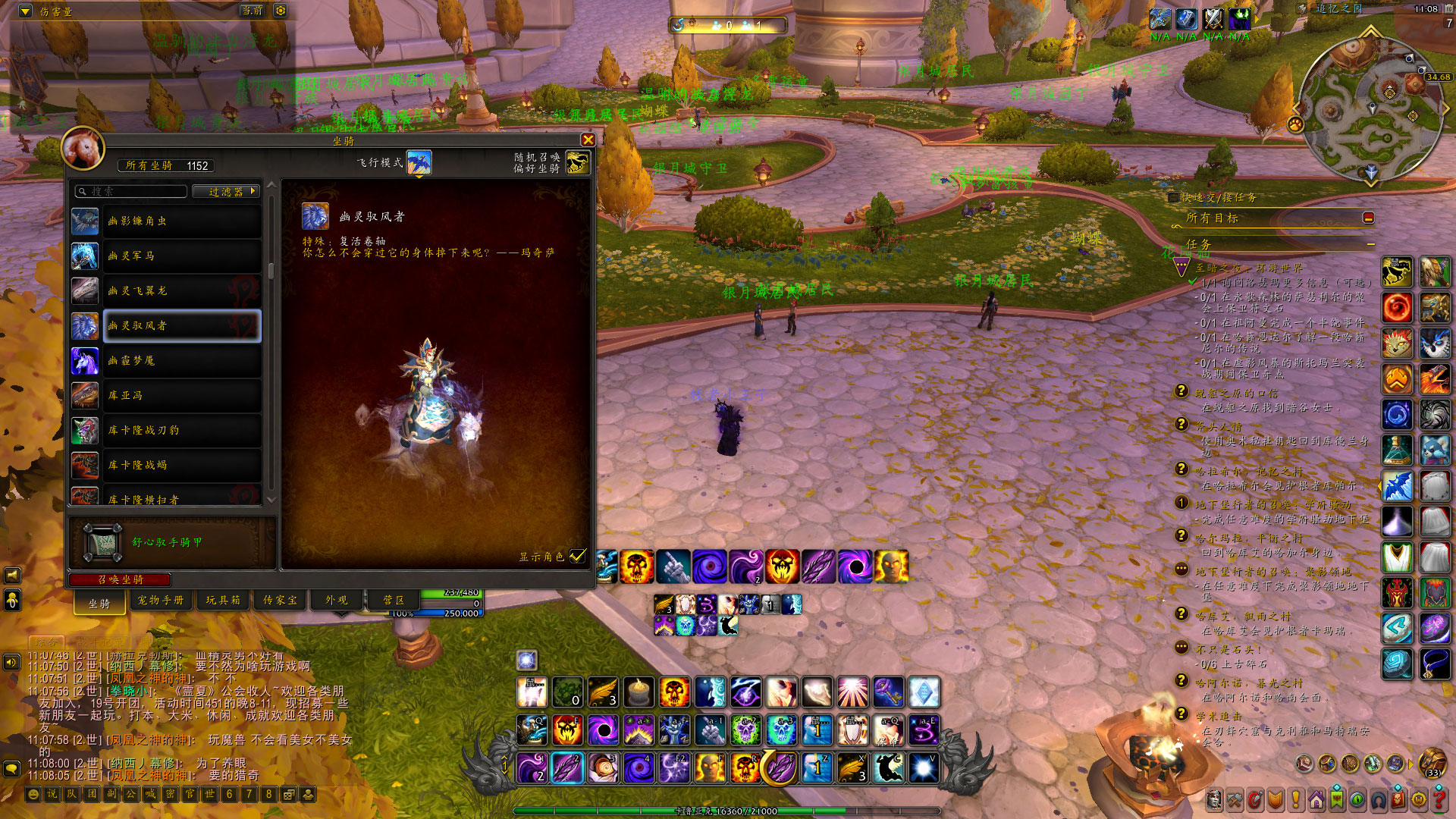Click the 召唤坐骑 summon button
Viewport: 1456px width, 819px height.
coord(120,579)
